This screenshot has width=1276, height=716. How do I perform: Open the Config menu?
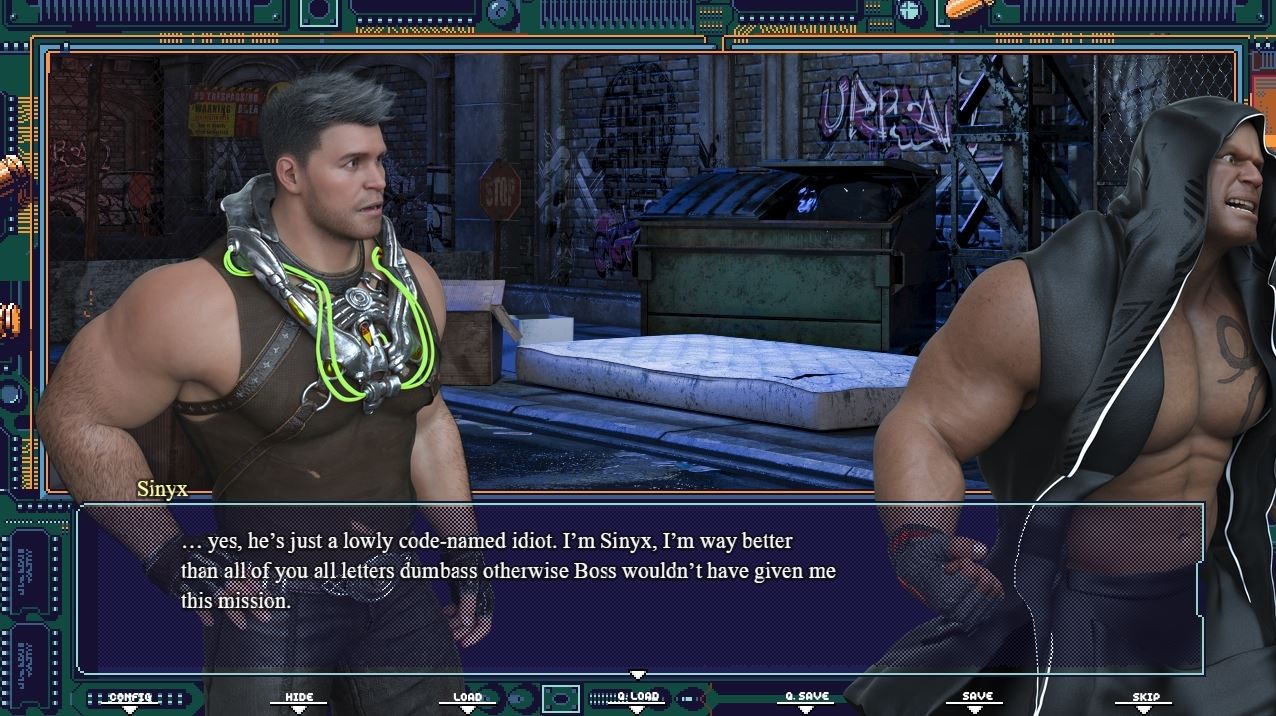[130, 697]
